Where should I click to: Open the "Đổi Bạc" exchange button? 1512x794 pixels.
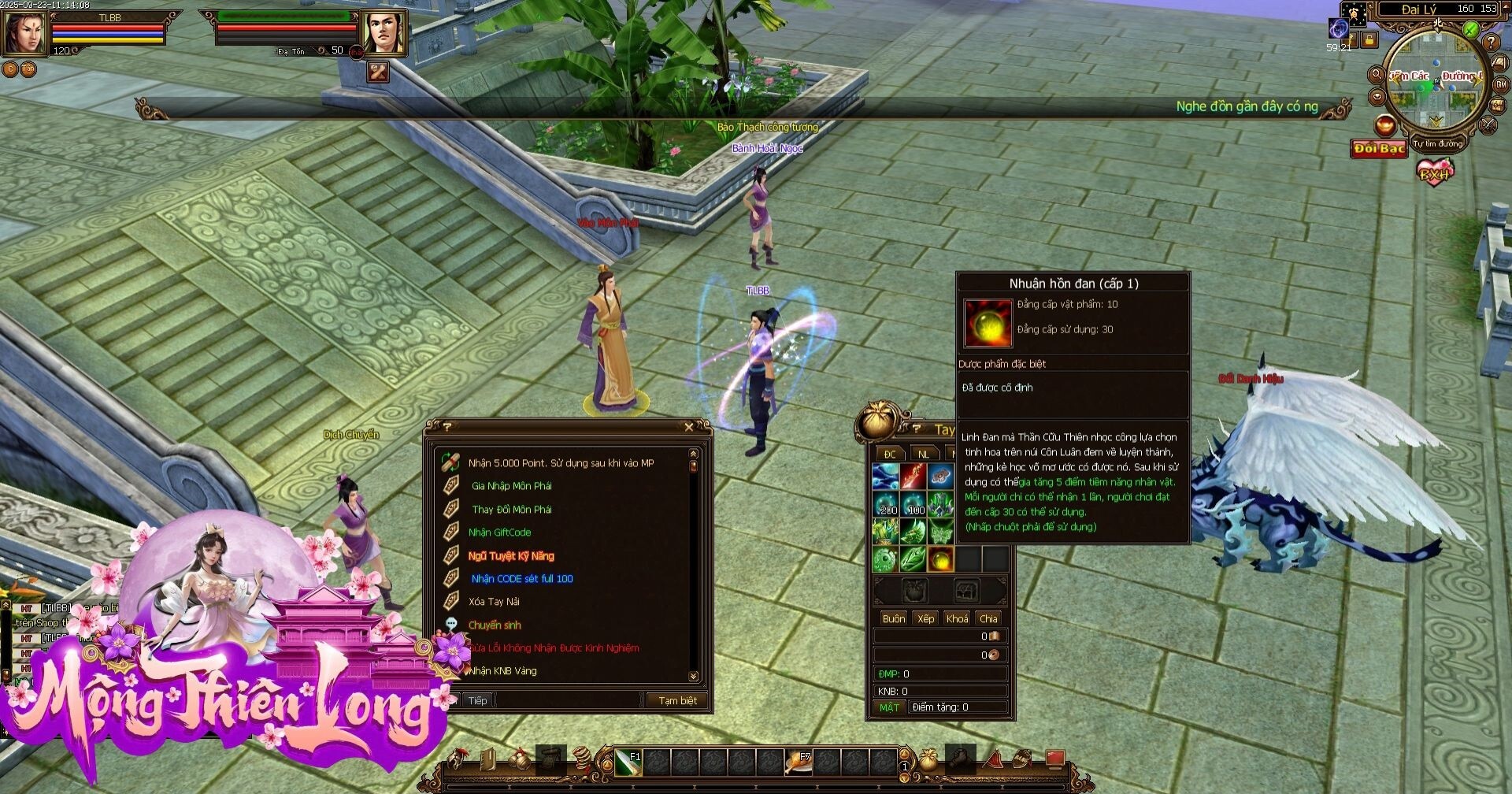[x=1379, y=149]
